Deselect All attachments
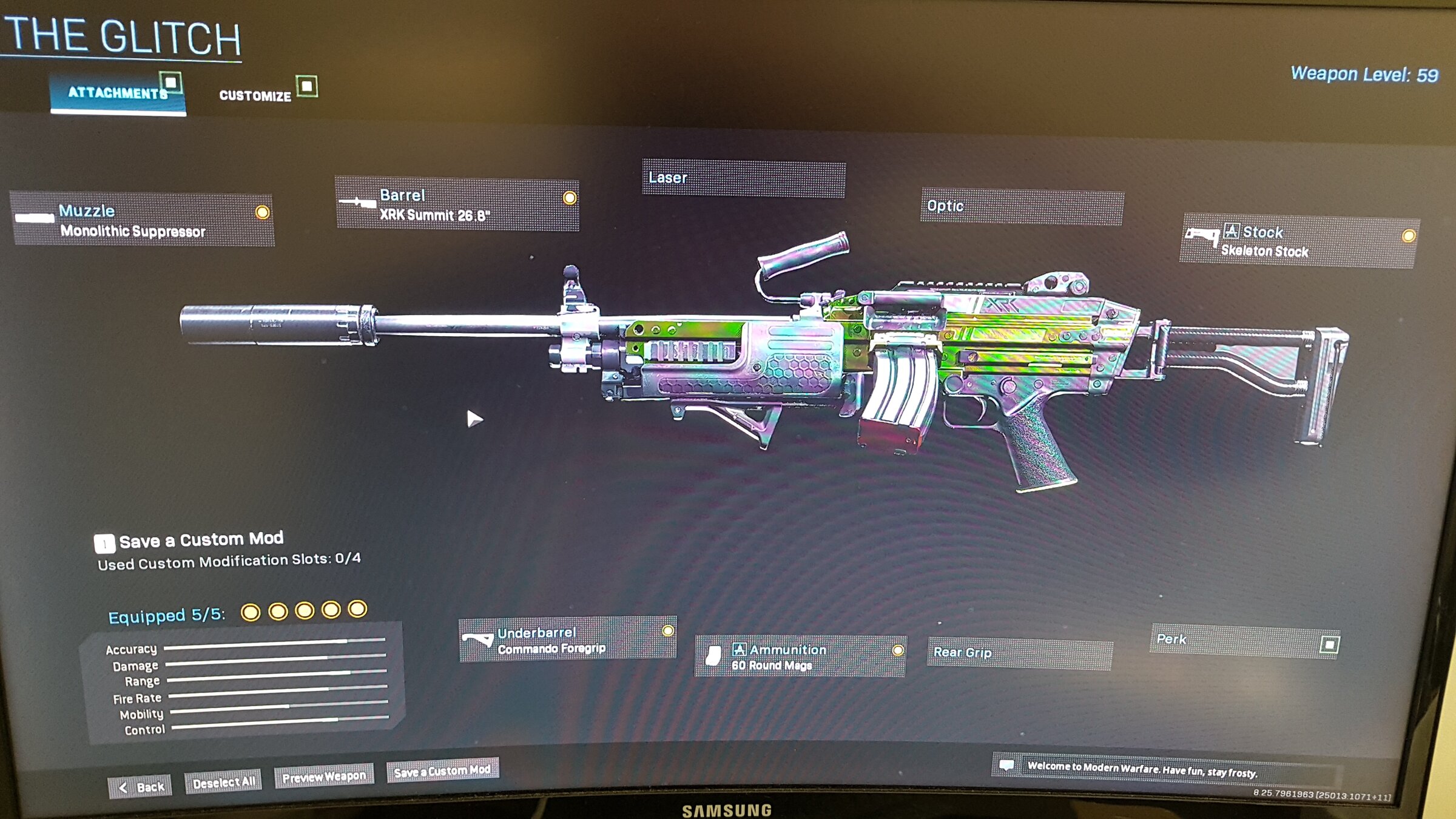Screen dimensions: 1456x819 click(223, 783)
